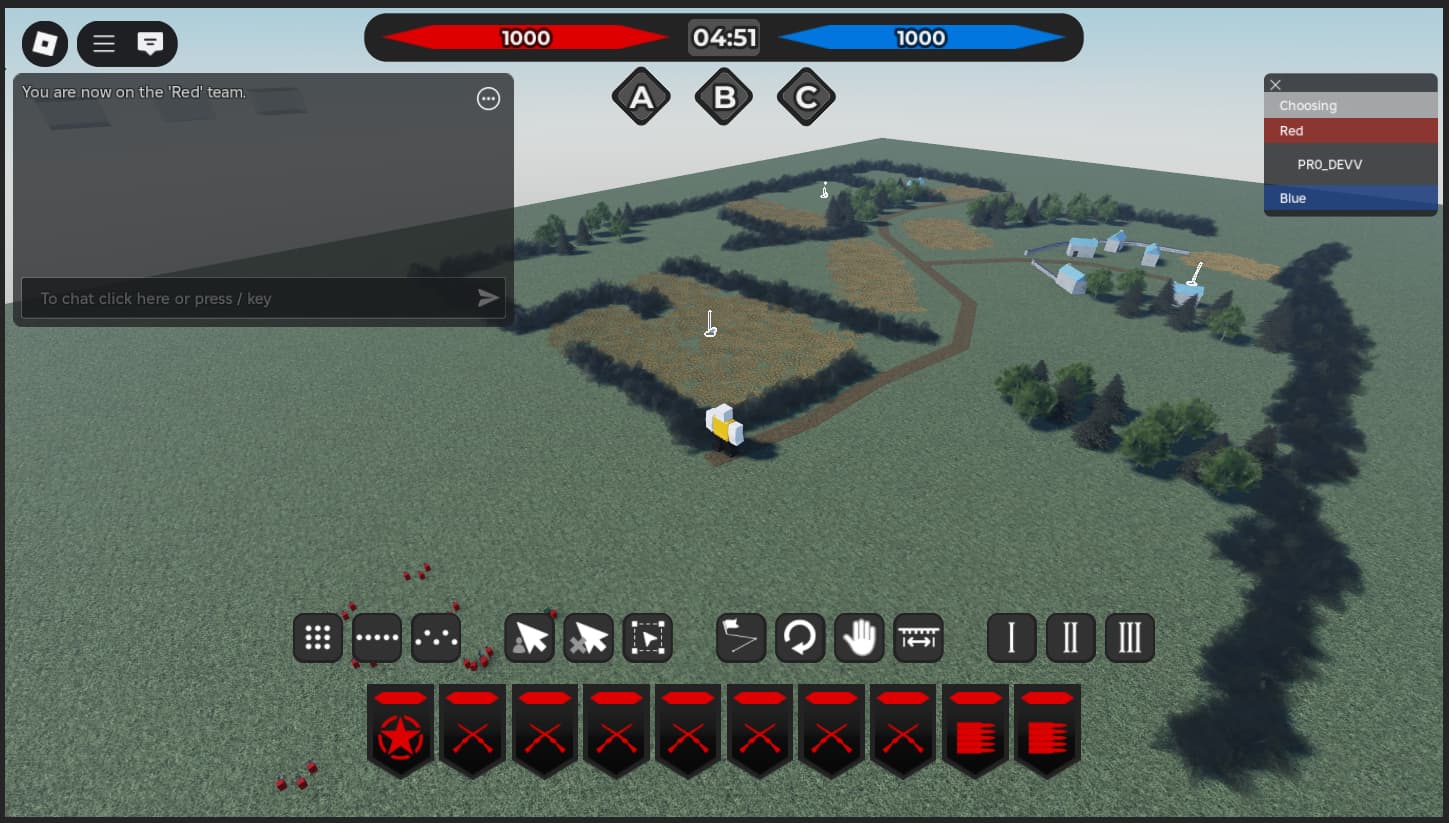Screen dimensions: 1449x823
Task: Toggle speed setting III
Action: point(1129,637)
